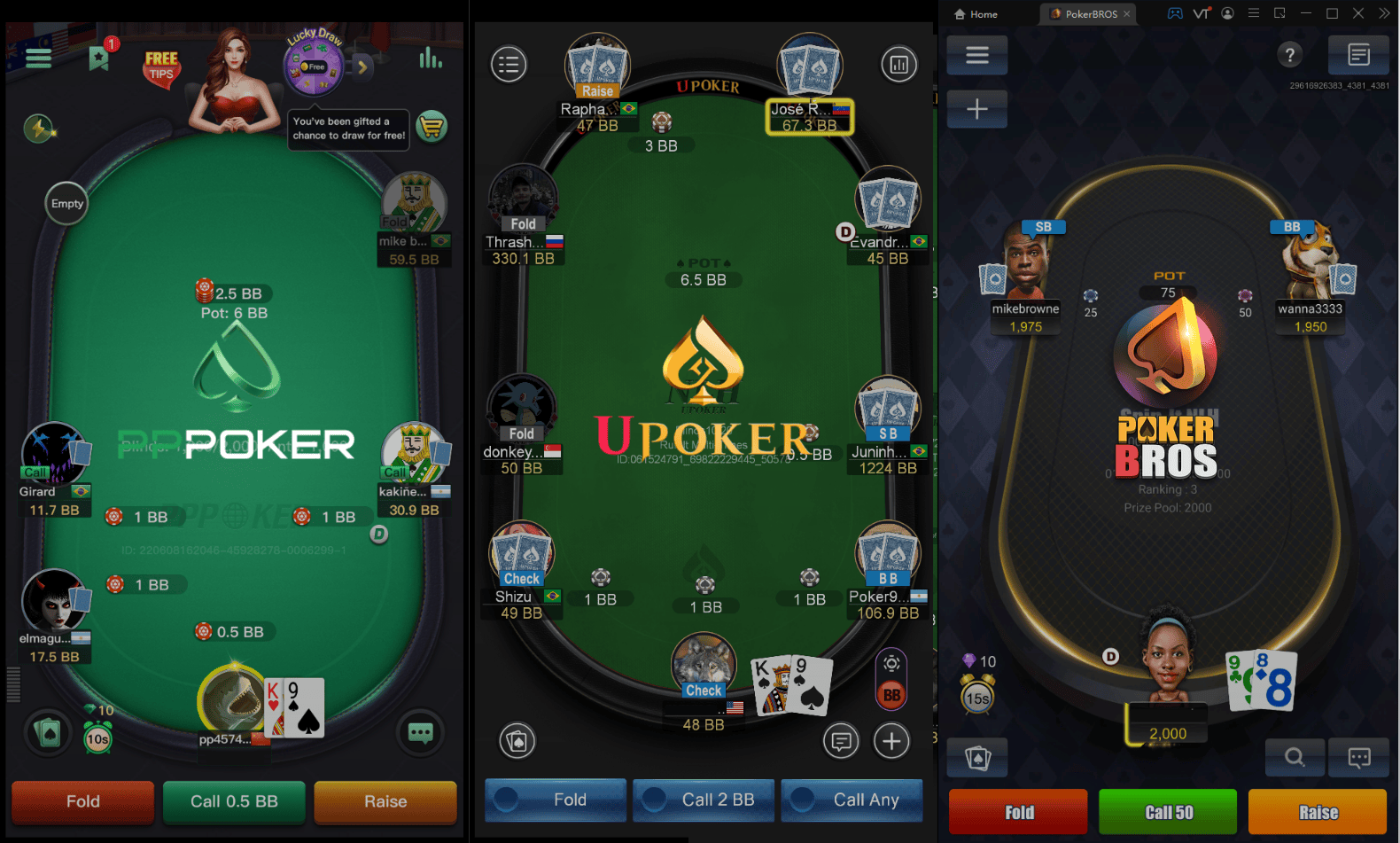Image resolution: width=1400 pixels, height=843 pixels.
Task: Open the PPPoker side menu
Action: point(38,58)
